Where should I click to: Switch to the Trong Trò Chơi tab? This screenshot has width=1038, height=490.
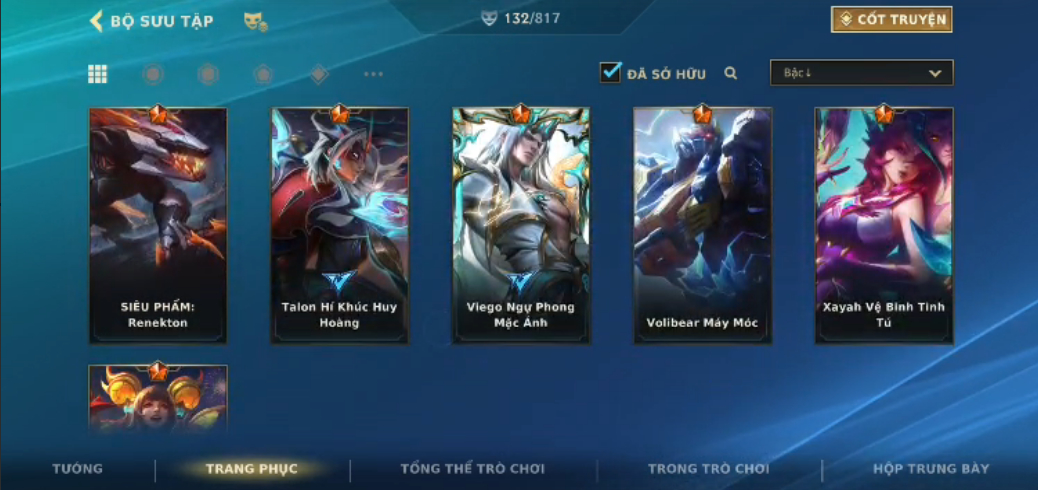(708, 469)
